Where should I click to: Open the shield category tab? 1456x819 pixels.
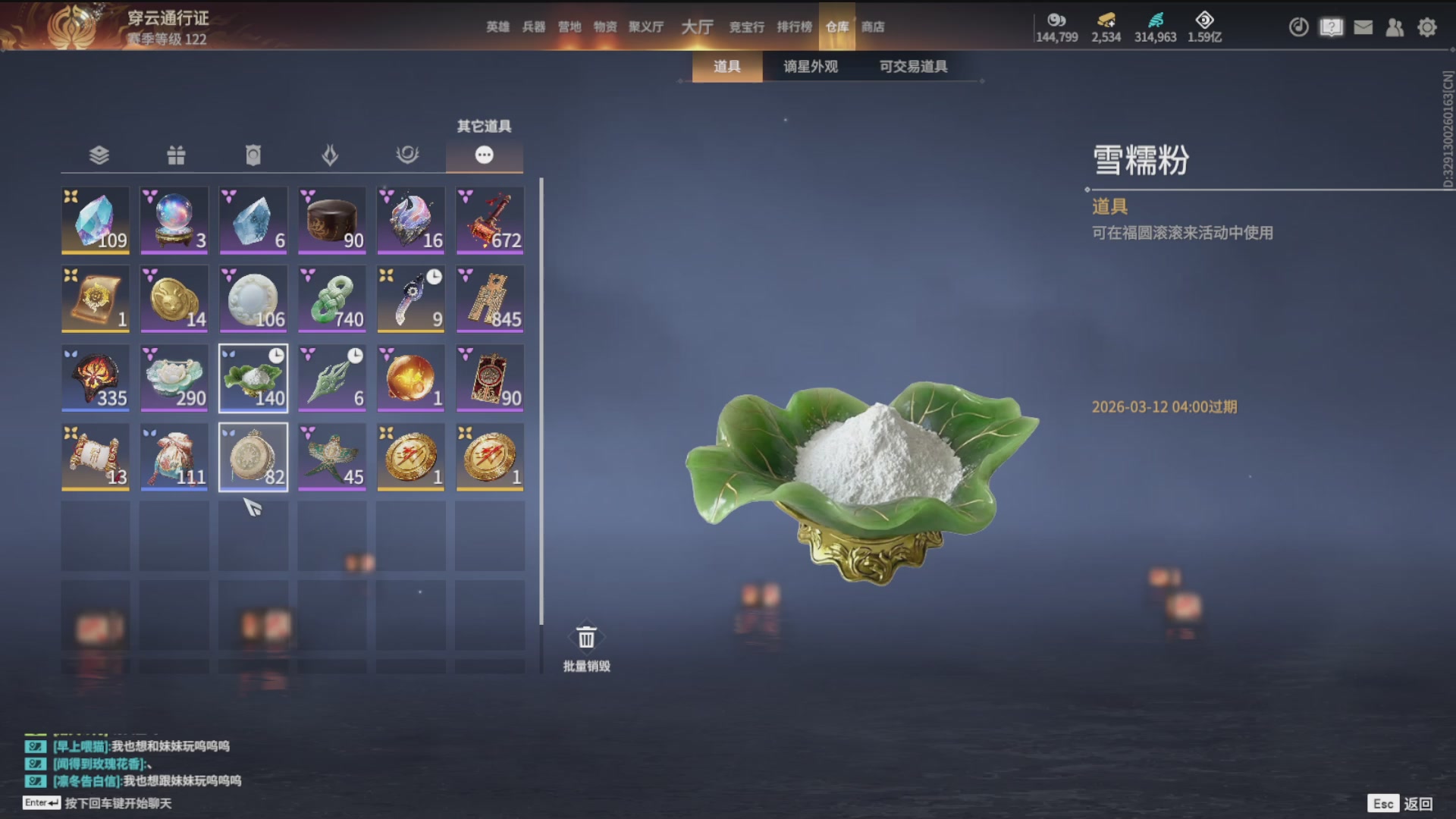(x=253, y=155)
